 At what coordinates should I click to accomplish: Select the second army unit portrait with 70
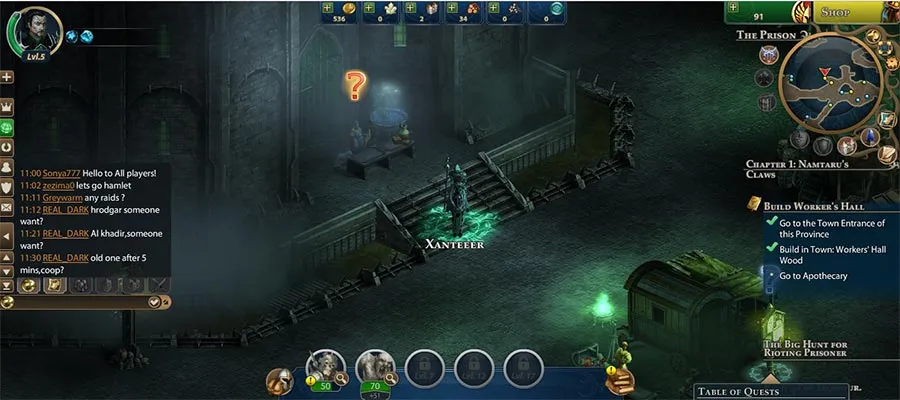[x=375, y=368]
